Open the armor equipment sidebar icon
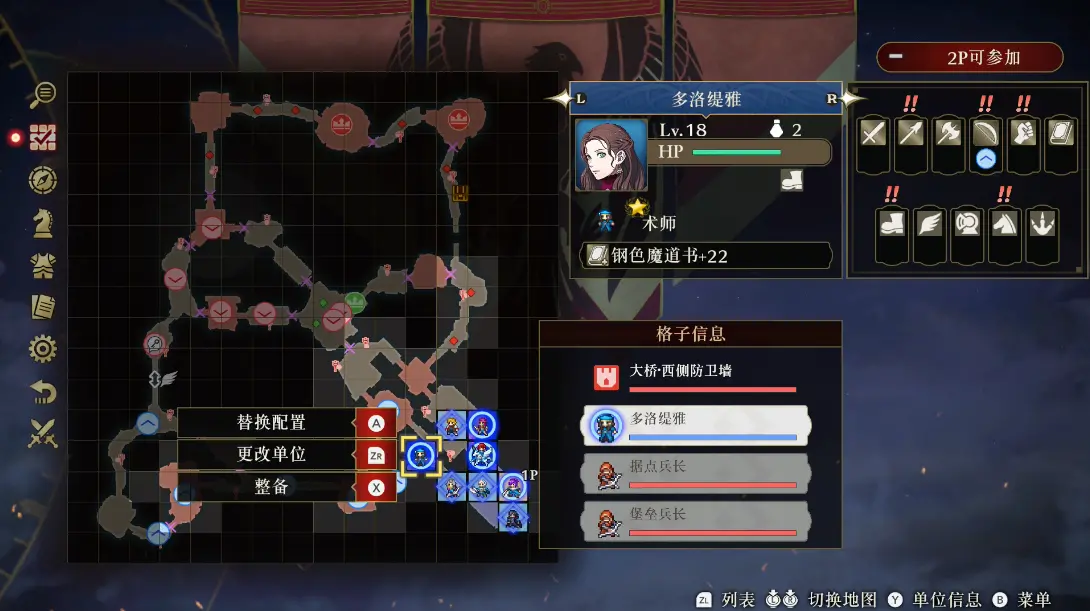 (x=43, y=265)
